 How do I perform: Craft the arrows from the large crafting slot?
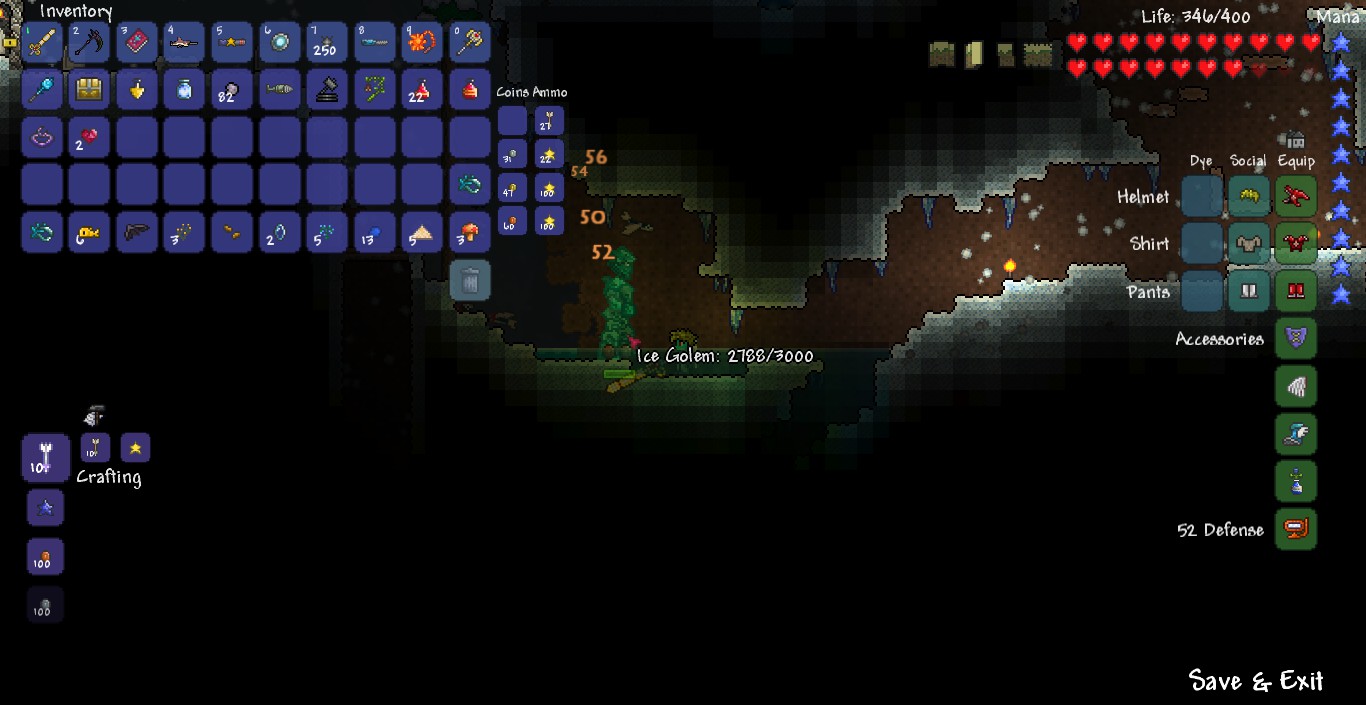click(x=45, y=459)
